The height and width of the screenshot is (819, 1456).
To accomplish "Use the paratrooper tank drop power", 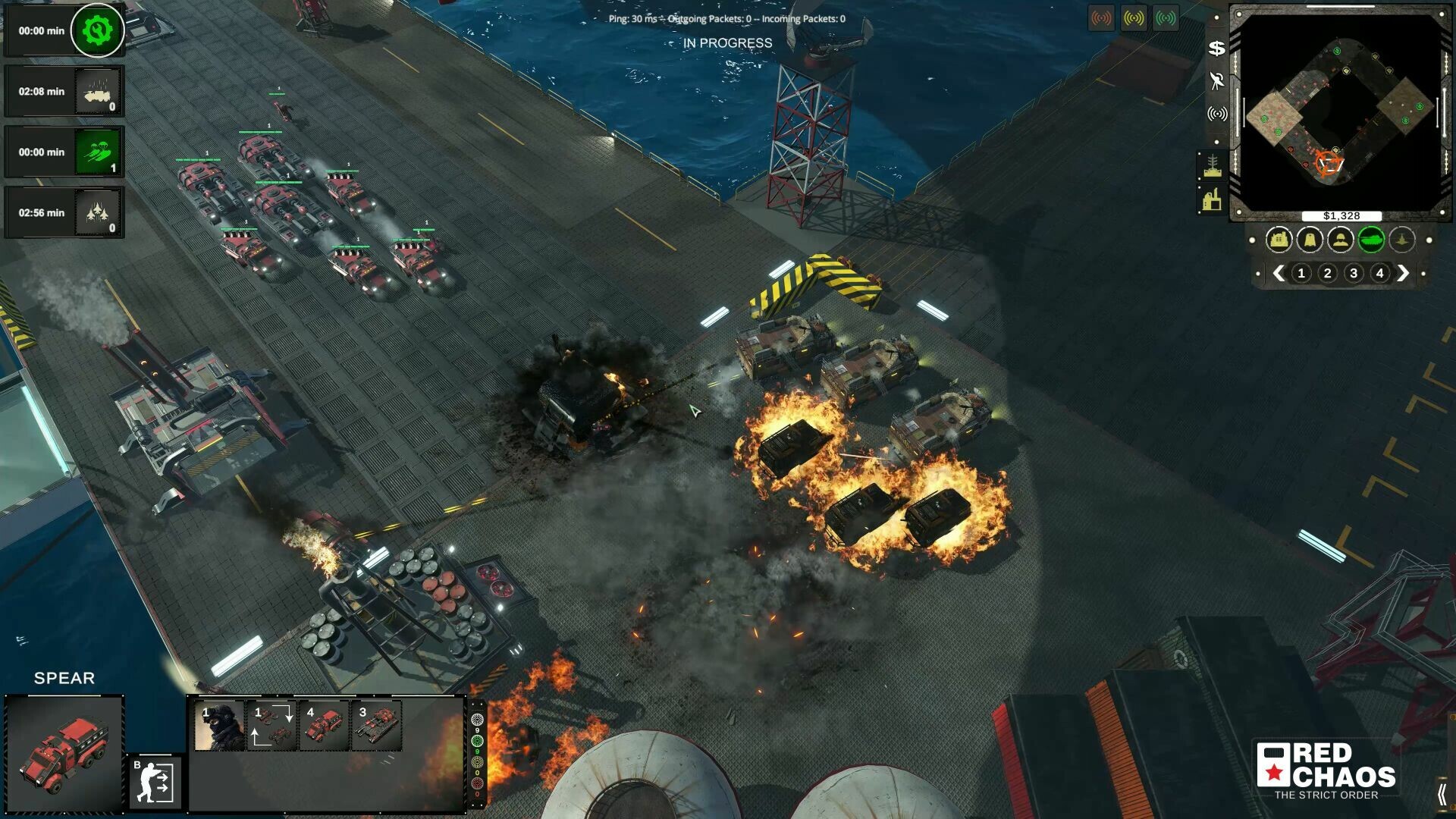I will [x=99, y=152].
